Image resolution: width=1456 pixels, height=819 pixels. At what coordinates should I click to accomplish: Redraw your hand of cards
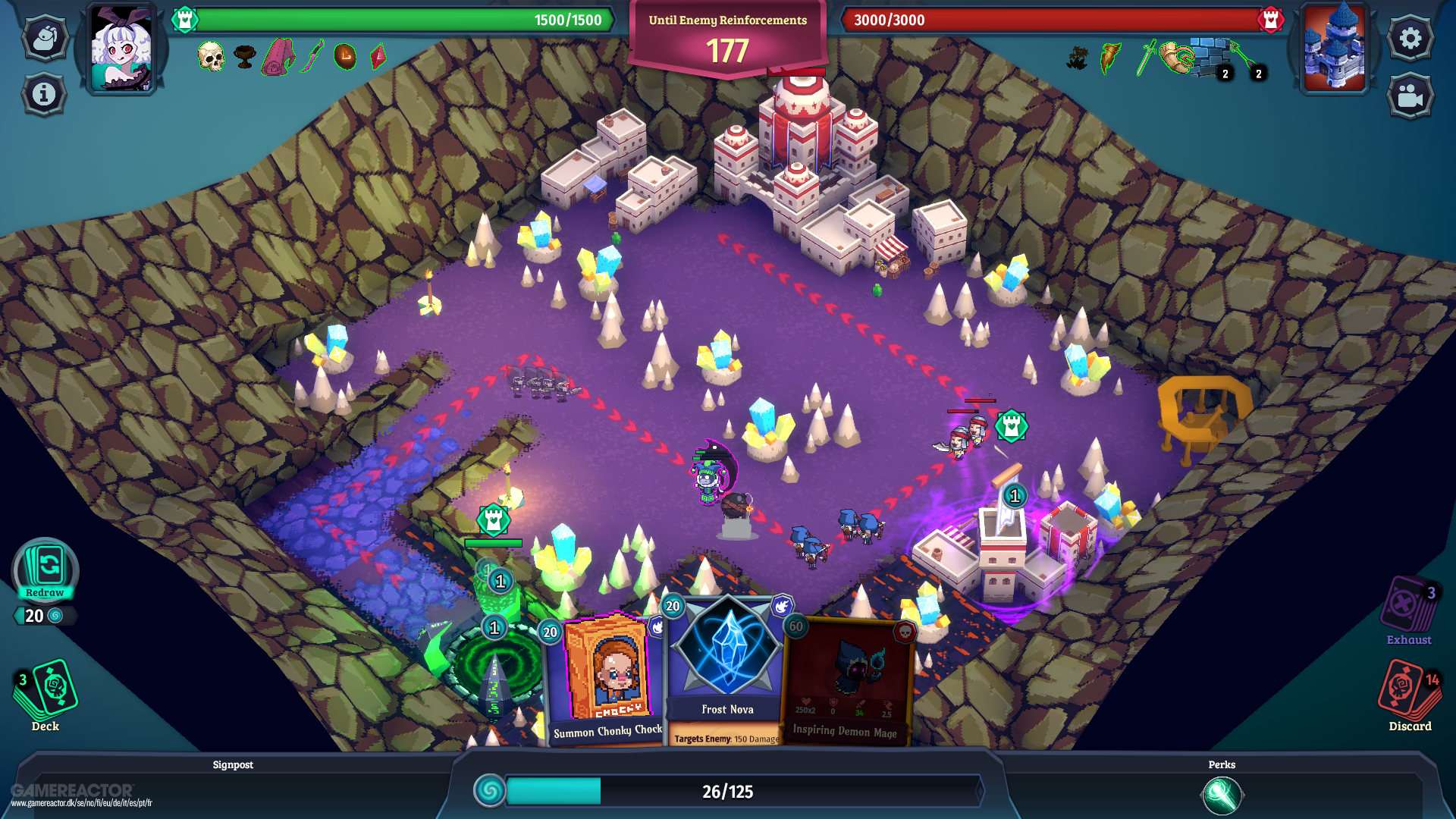pos(45,570)
